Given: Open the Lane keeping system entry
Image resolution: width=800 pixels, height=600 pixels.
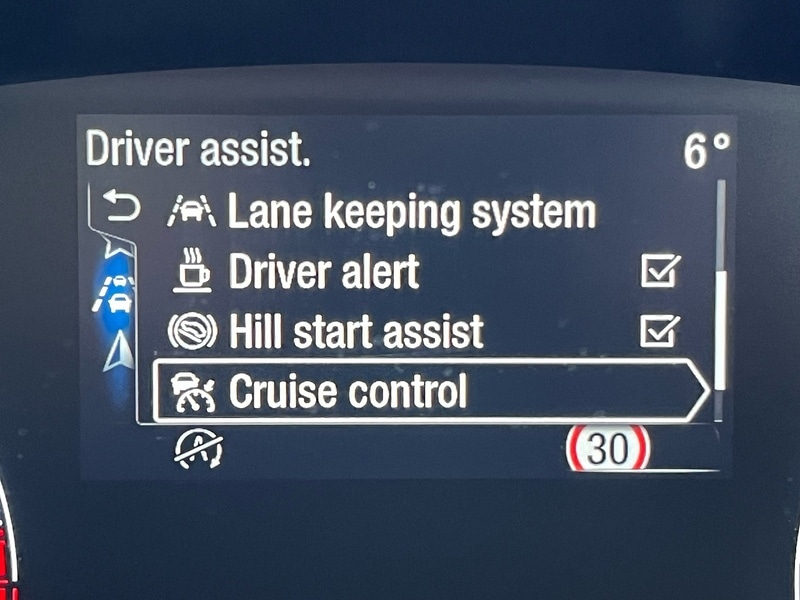Looking at the screenshot, I should pyautogui.click(x=410, y=212).
